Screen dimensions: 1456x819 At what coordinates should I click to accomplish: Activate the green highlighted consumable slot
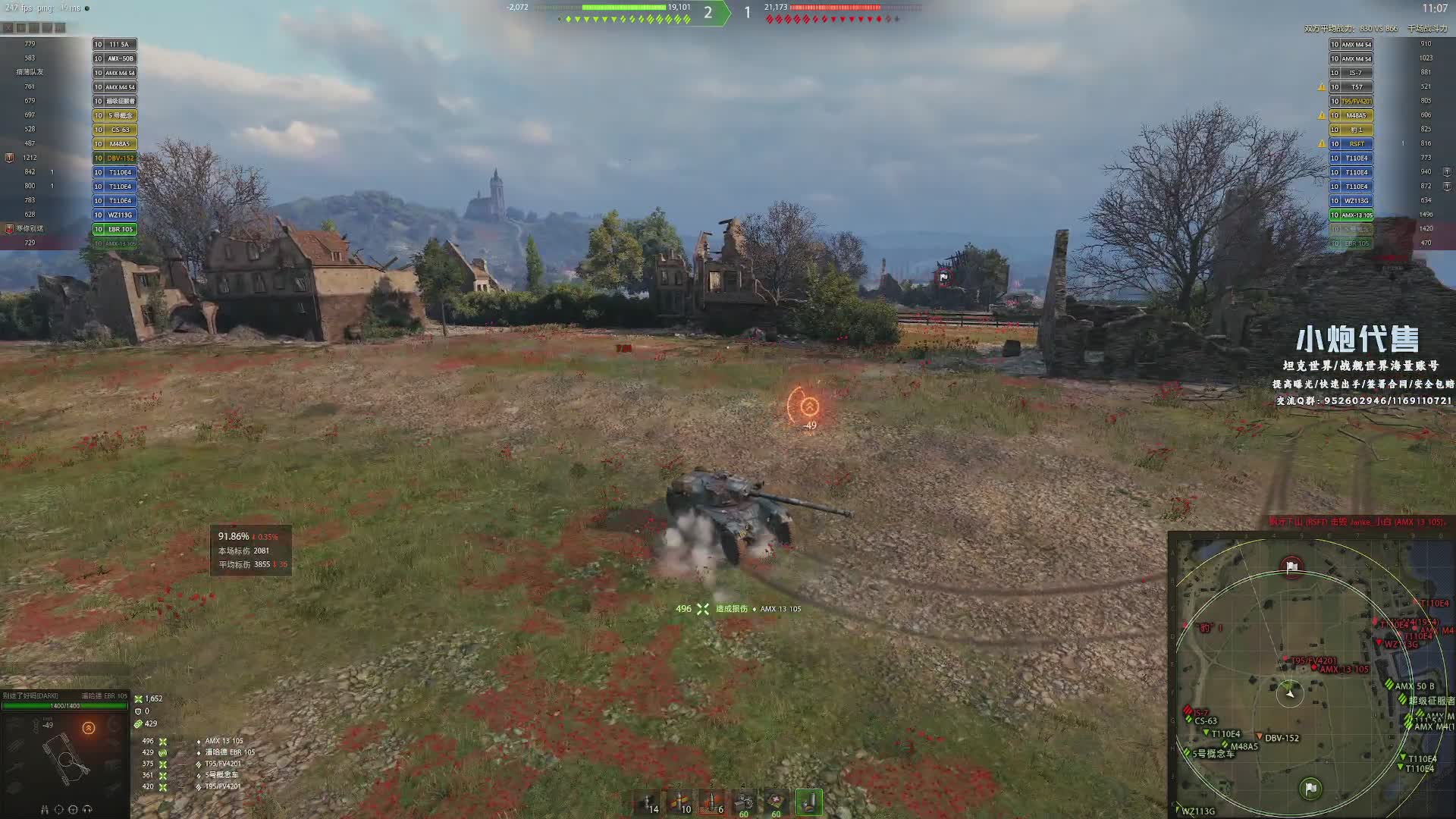[809, 802]
